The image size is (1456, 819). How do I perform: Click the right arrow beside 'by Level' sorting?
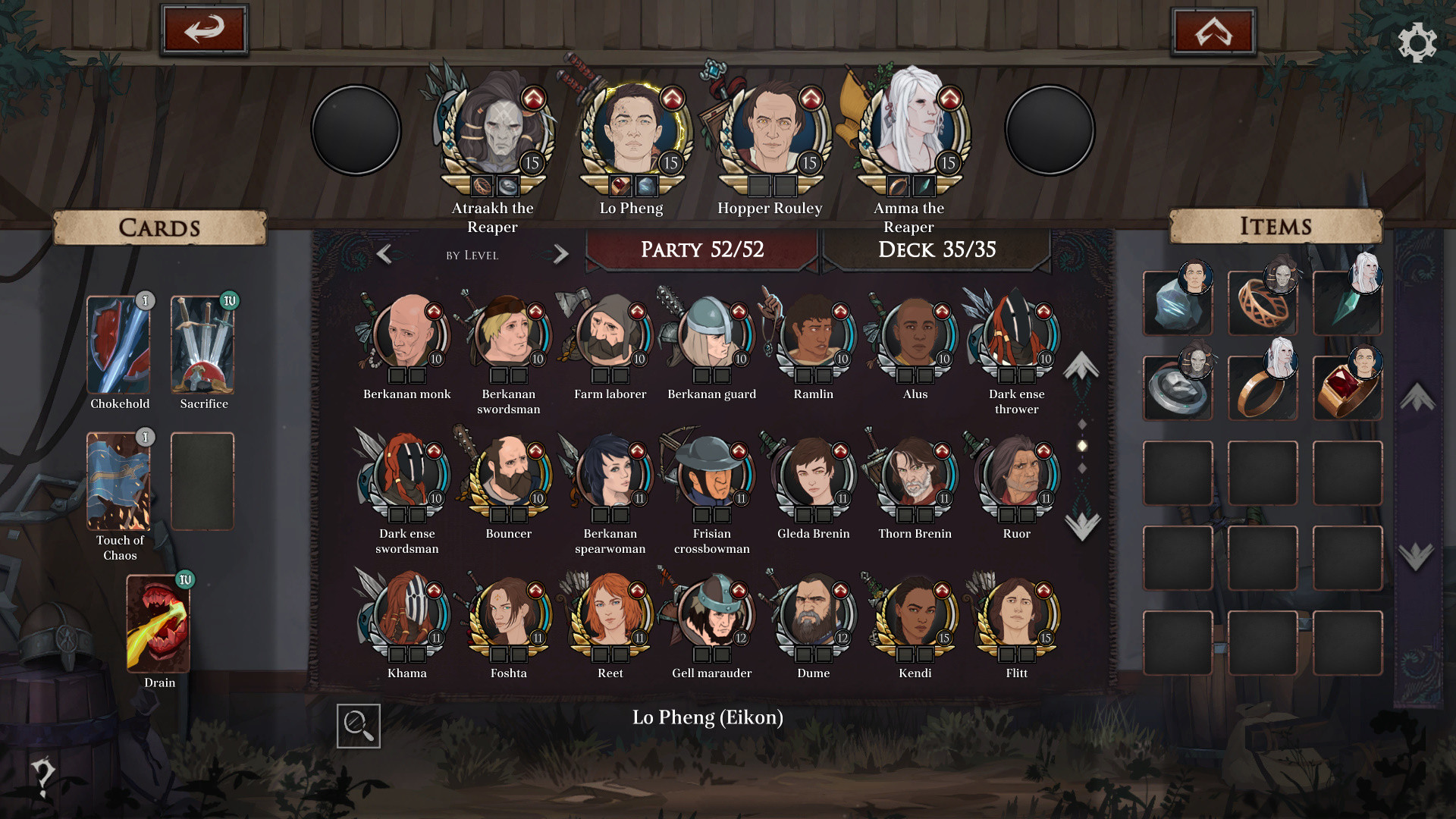(560, 253)
